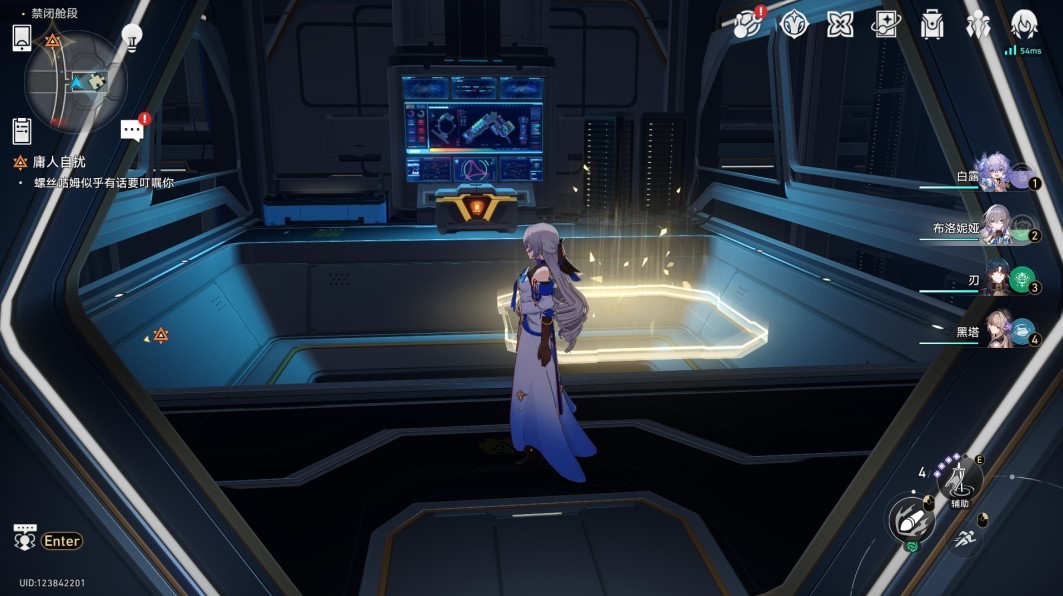Open the orbit icon with red alert
The width and height of the screenshot is (1063, 596).
(747, 24)
